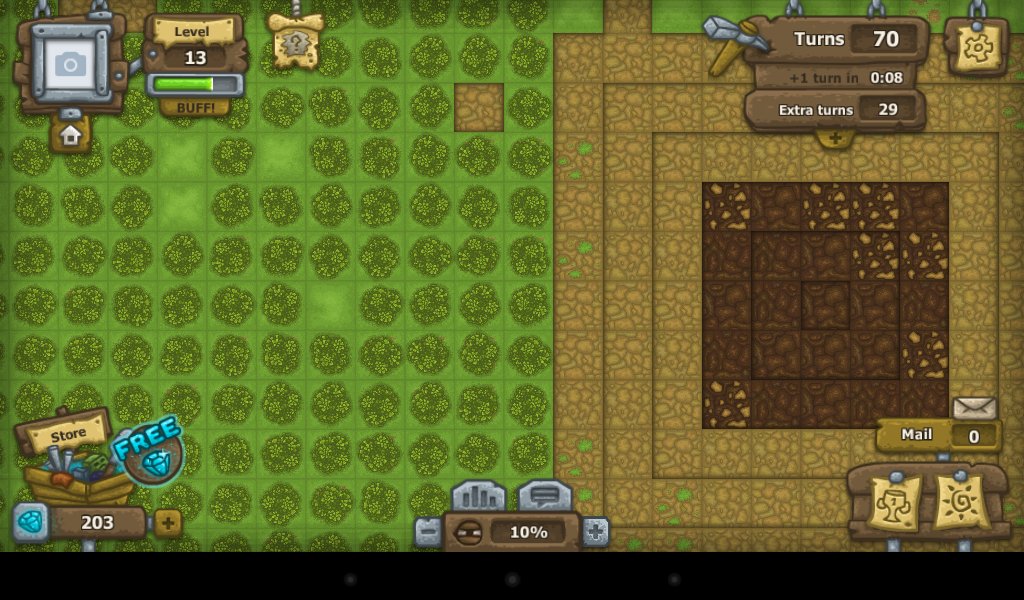Go to the home button
Screen dimensions: 1024x600
(70, 134)
